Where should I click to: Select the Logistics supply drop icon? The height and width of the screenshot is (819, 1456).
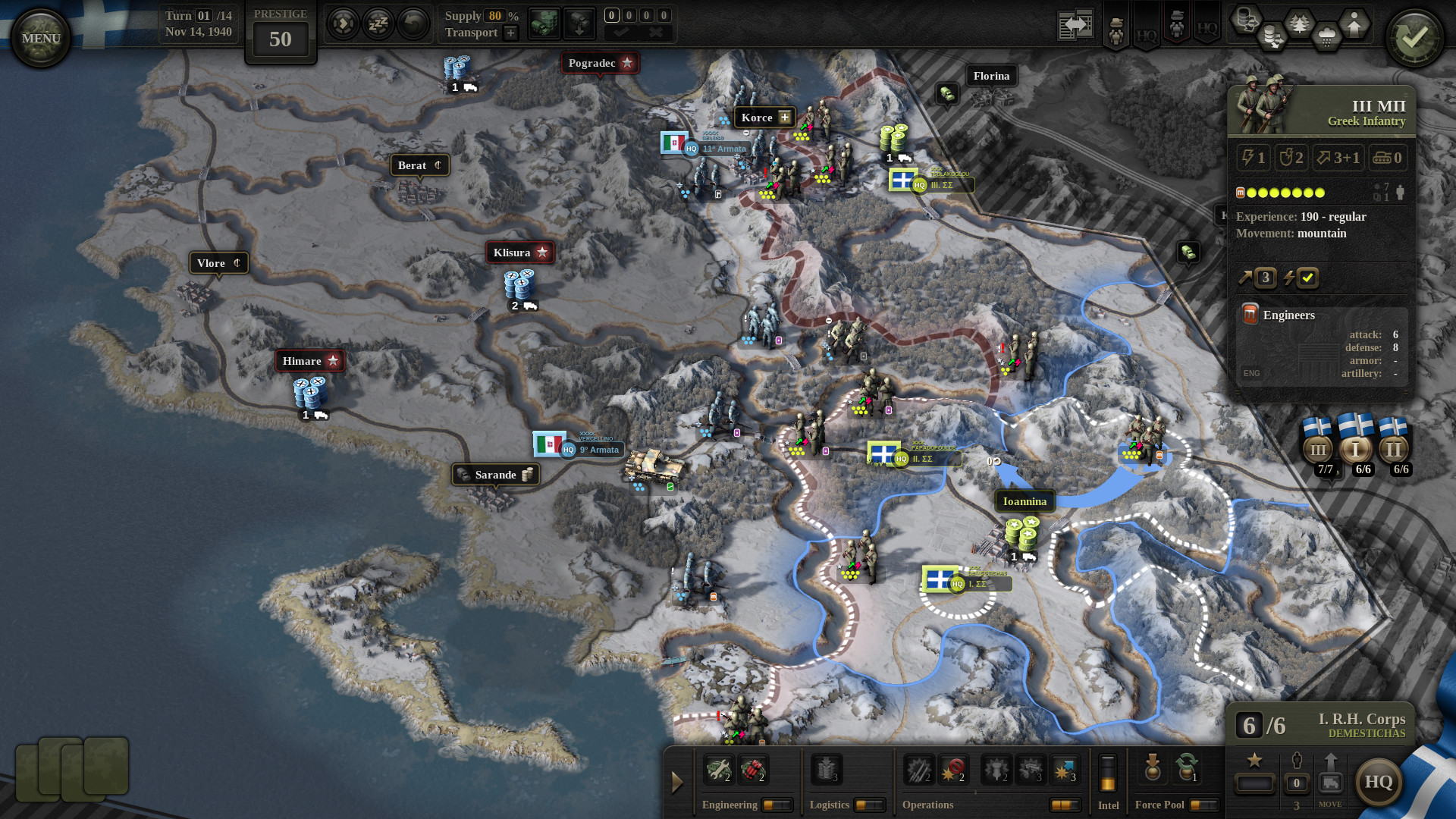click(827, 770)
